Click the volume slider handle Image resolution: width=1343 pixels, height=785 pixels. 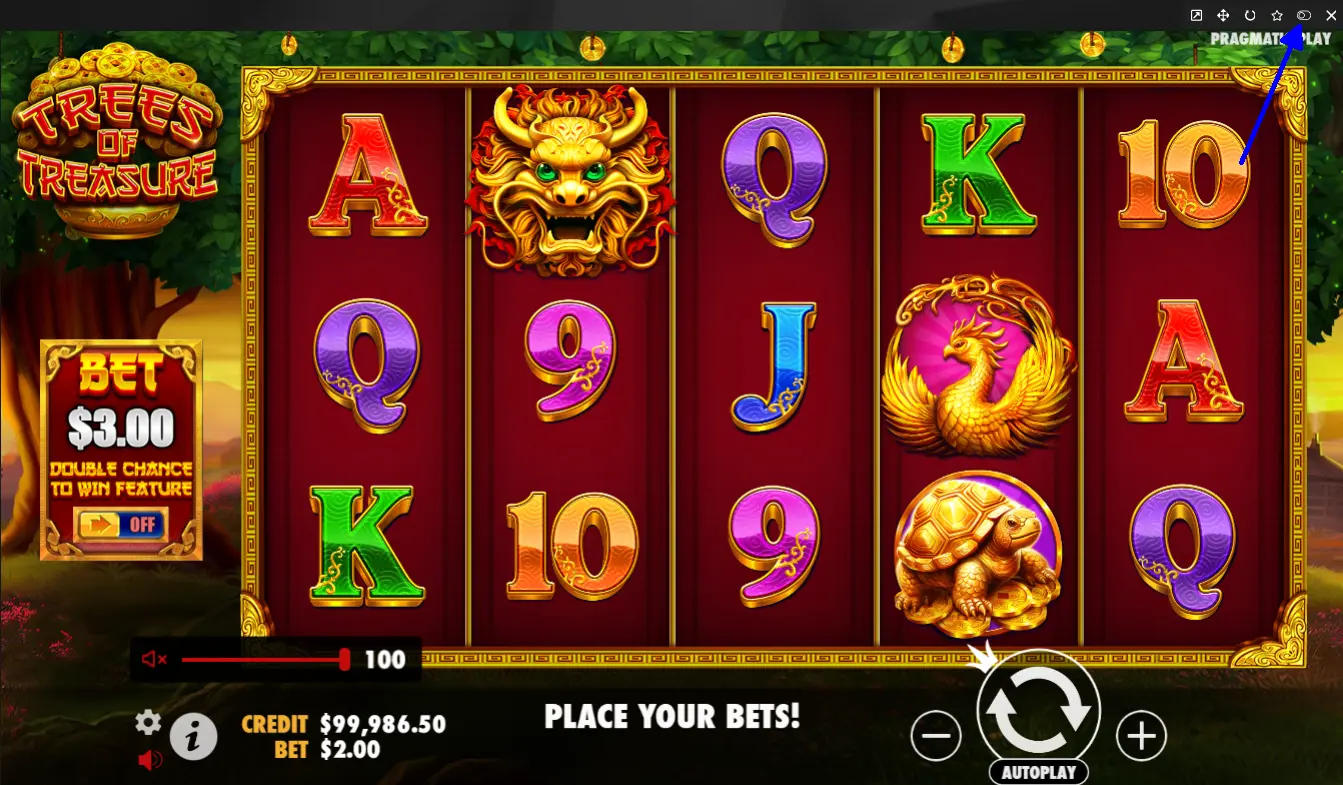click(x=345, y=659)
